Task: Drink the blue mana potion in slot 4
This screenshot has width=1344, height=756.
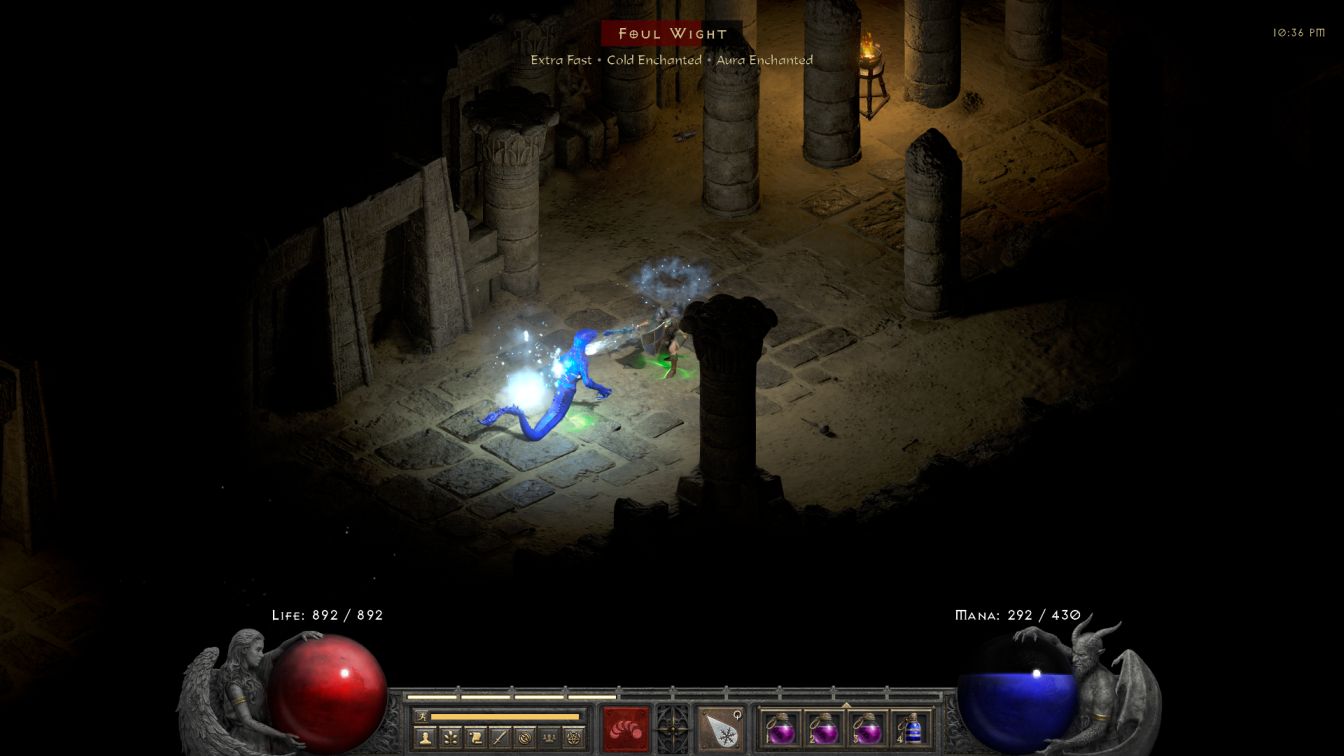Action: pos(910,728)
